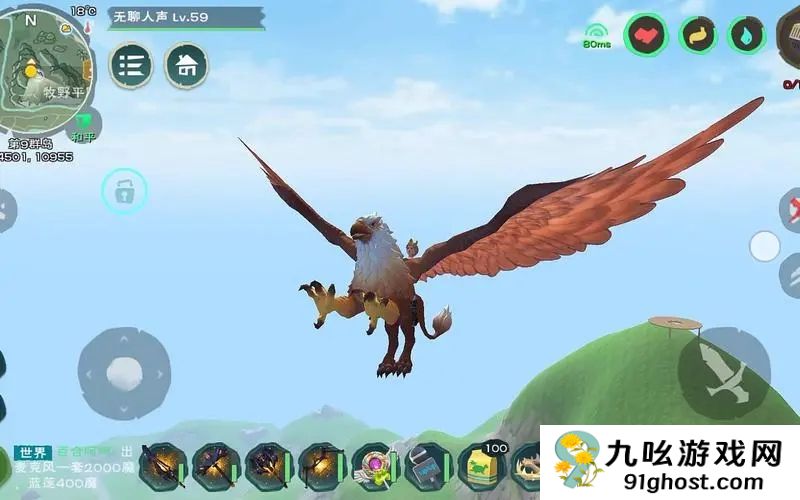The height and width of the screenshot is (500, 800).
Task: Tap the virtual movement joystick
Action: tap(124, 374)
